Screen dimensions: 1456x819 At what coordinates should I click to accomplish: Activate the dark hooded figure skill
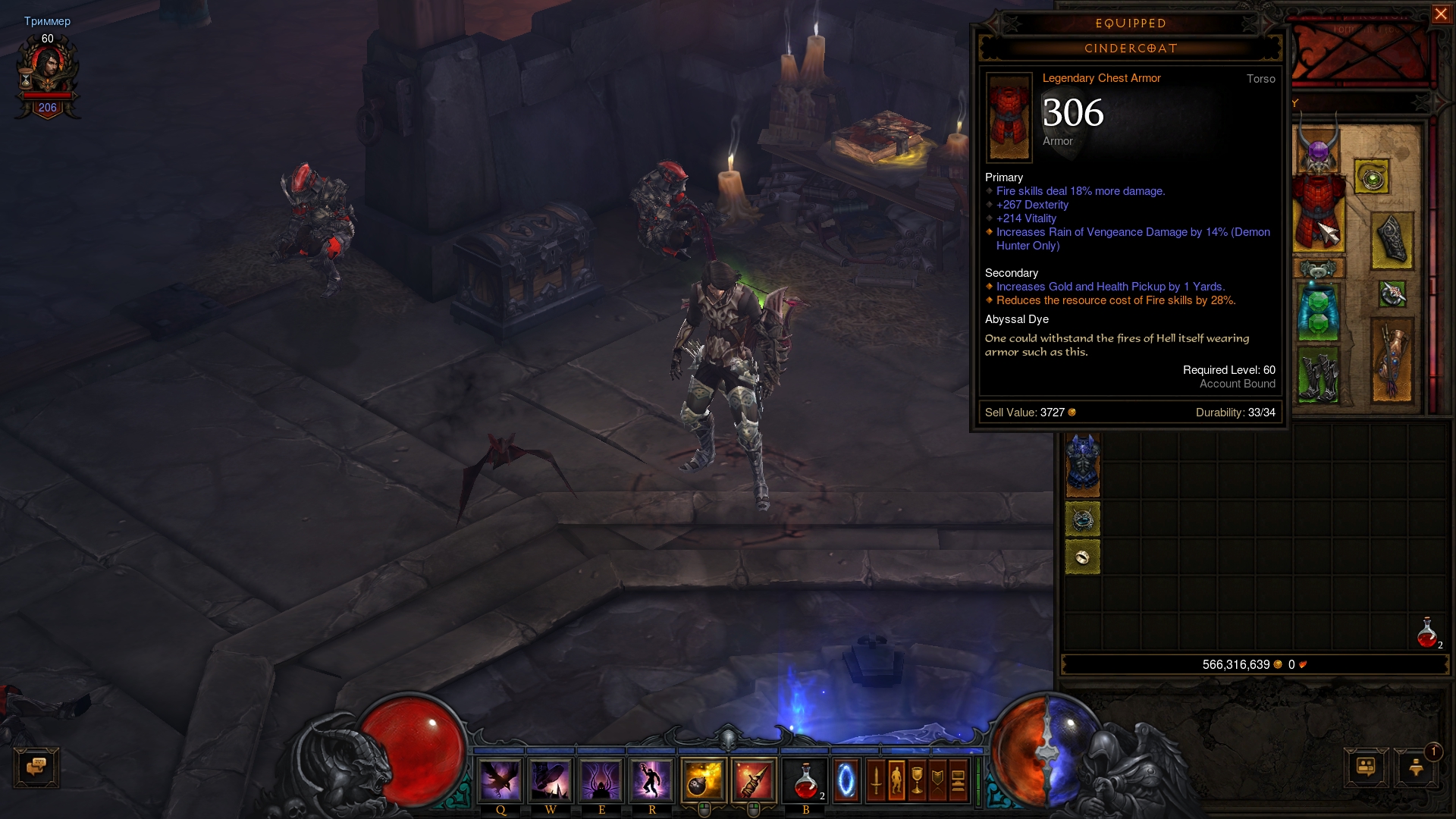601,780
